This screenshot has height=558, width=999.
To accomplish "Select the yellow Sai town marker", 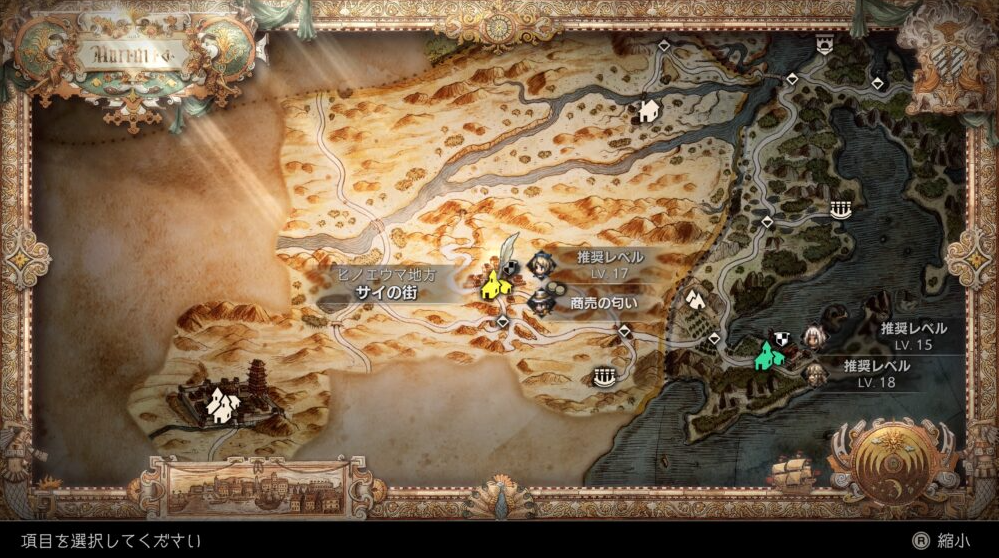I will pos(492,286).
